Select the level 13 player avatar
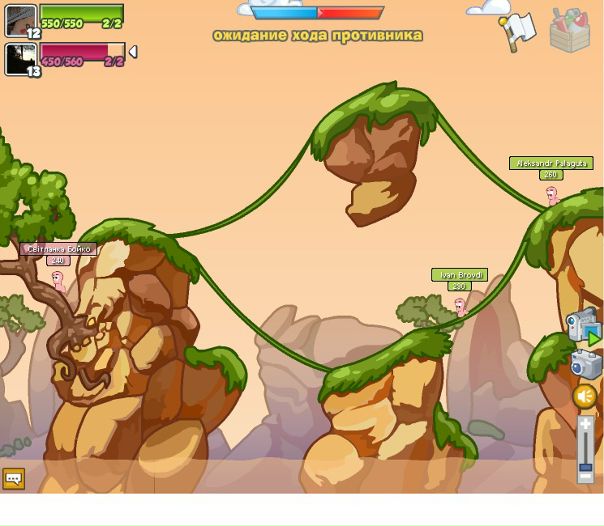The image size is (604, 526). click(20, 59)
